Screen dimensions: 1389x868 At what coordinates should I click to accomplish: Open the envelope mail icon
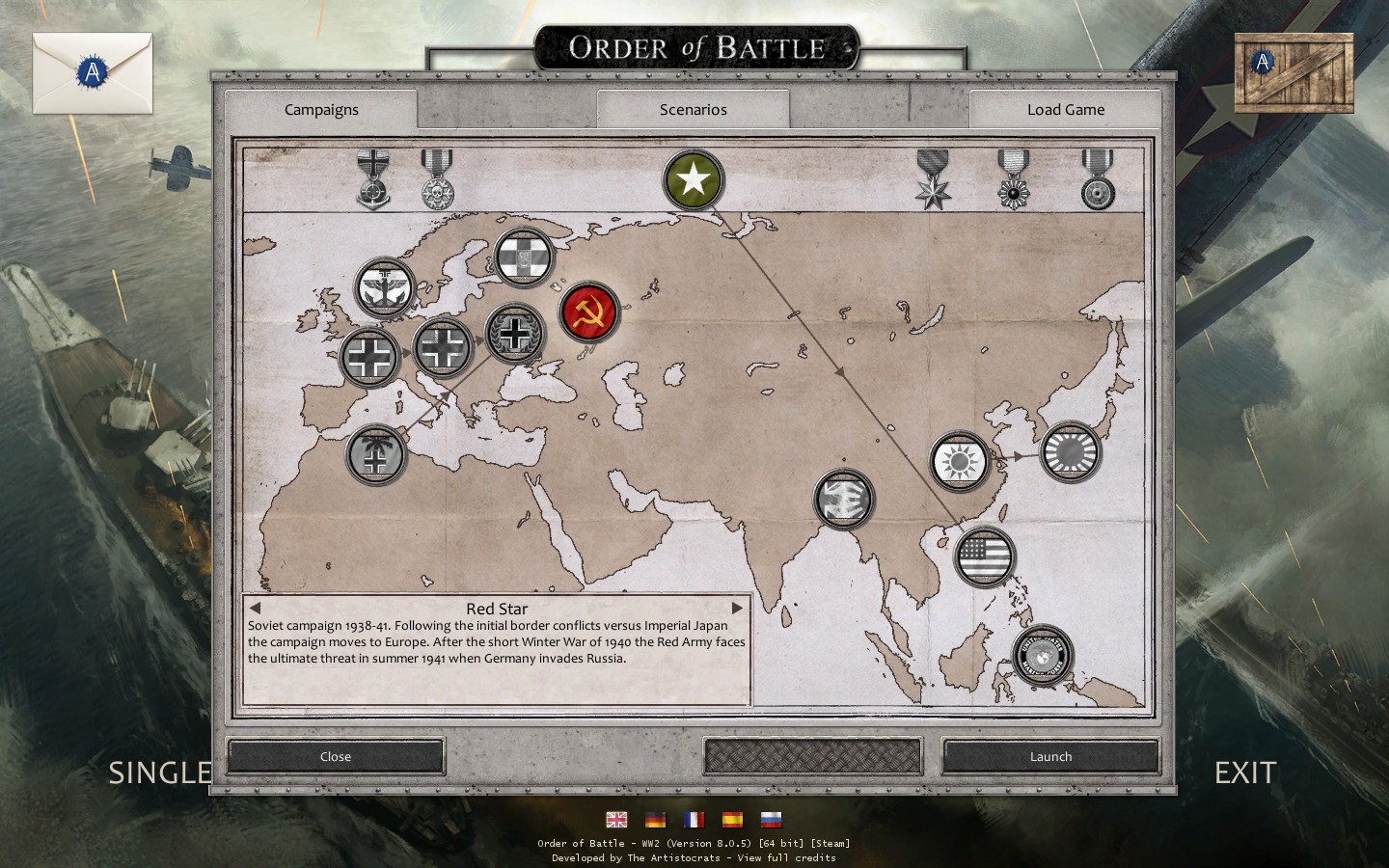pyautogui.click(x=93, y=72)
